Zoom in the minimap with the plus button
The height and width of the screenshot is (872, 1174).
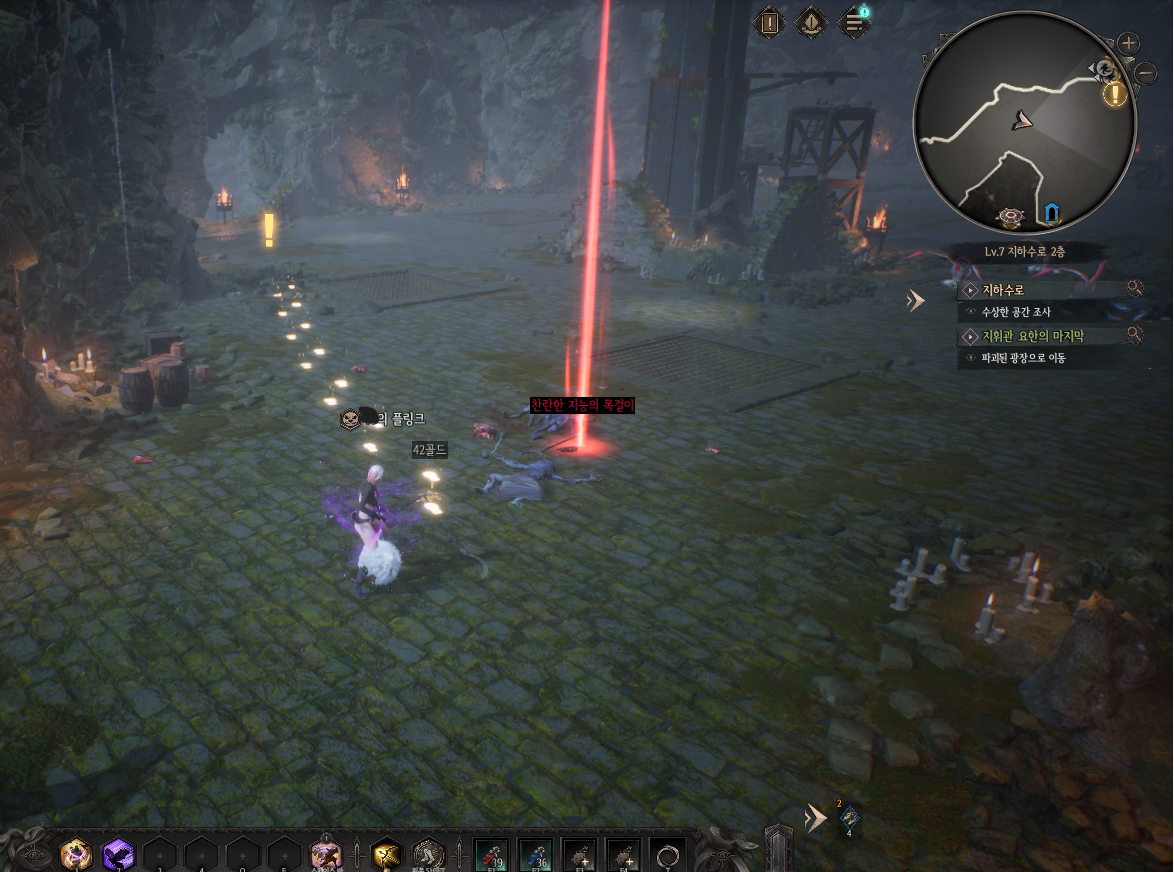[1128, 43]
